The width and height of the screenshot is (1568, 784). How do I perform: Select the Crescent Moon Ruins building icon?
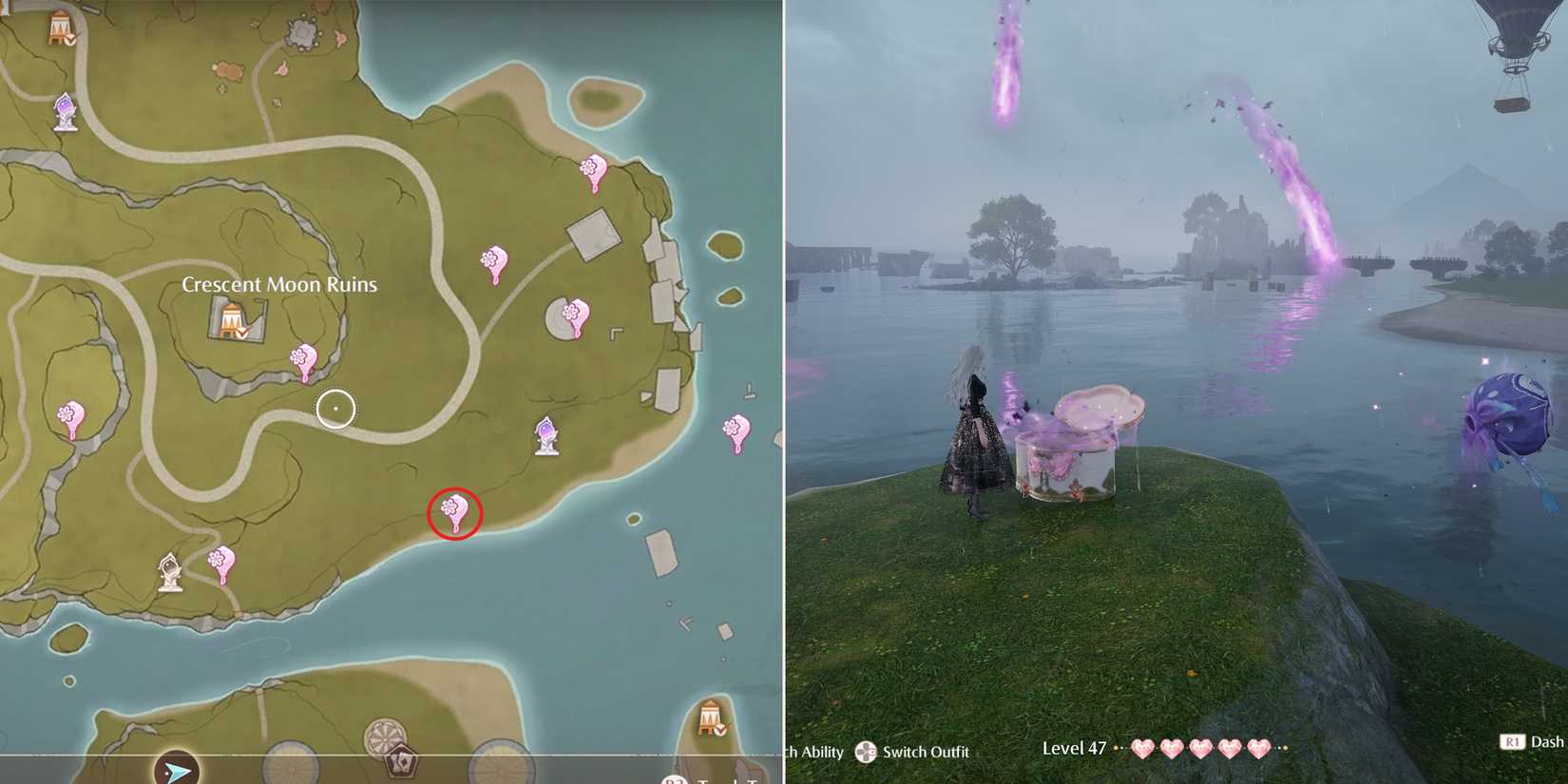pos(231,319)
